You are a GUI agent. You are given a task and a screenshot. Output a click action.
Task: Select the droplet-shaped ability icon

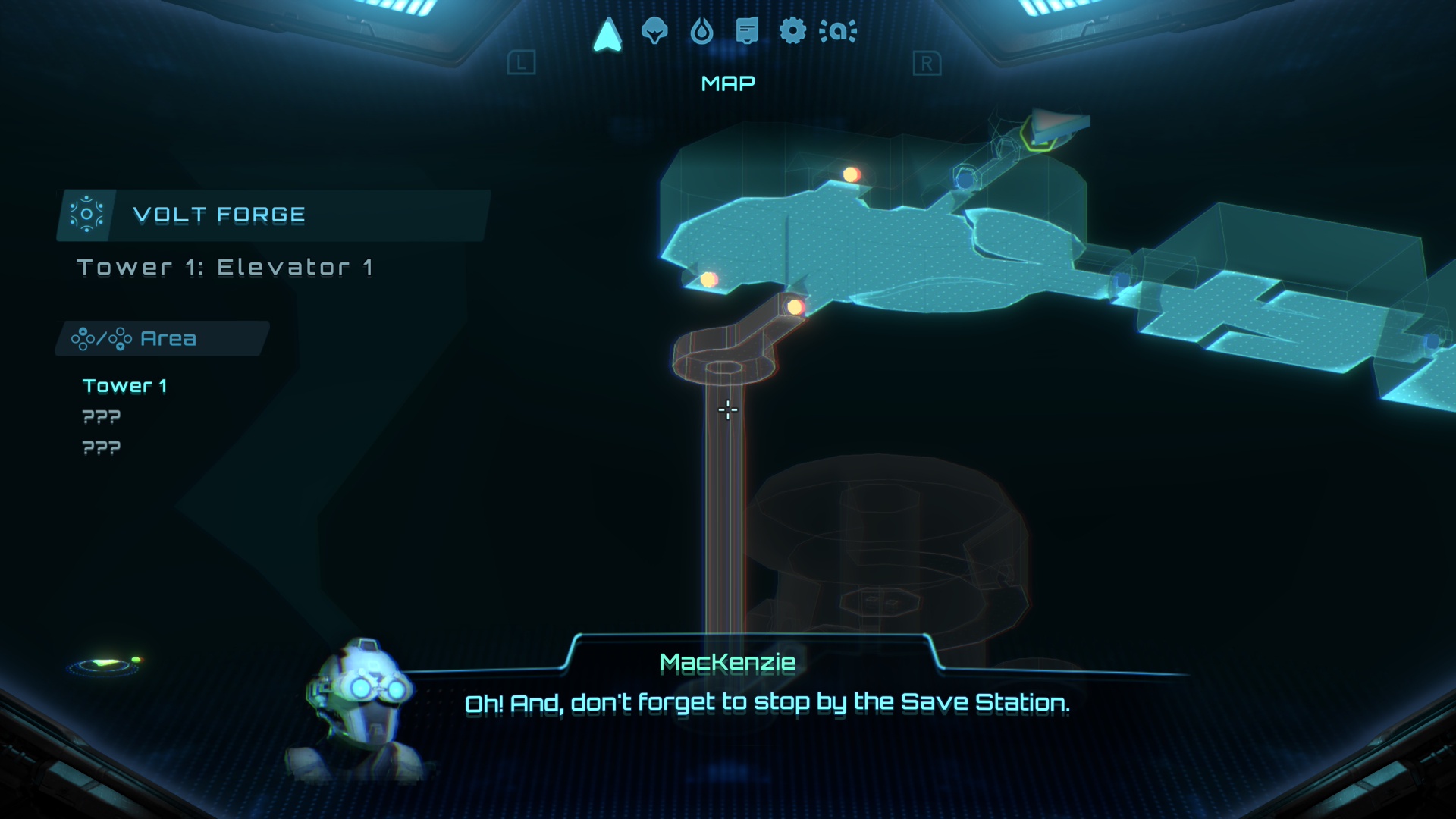(x=701, y=32)
